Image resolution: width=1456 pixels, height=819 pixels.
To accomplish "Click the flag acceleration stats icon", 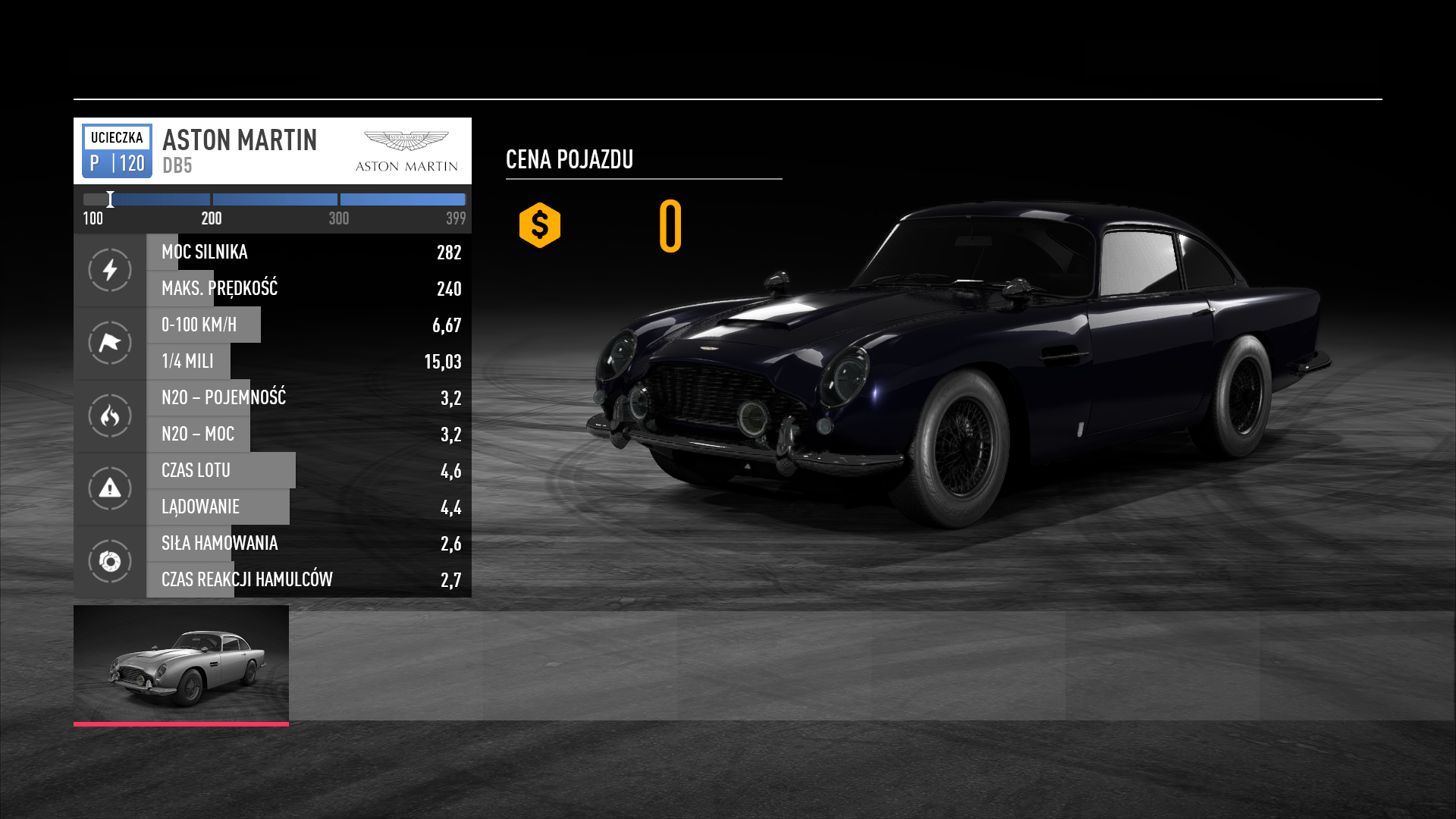I will coord(110,343).
